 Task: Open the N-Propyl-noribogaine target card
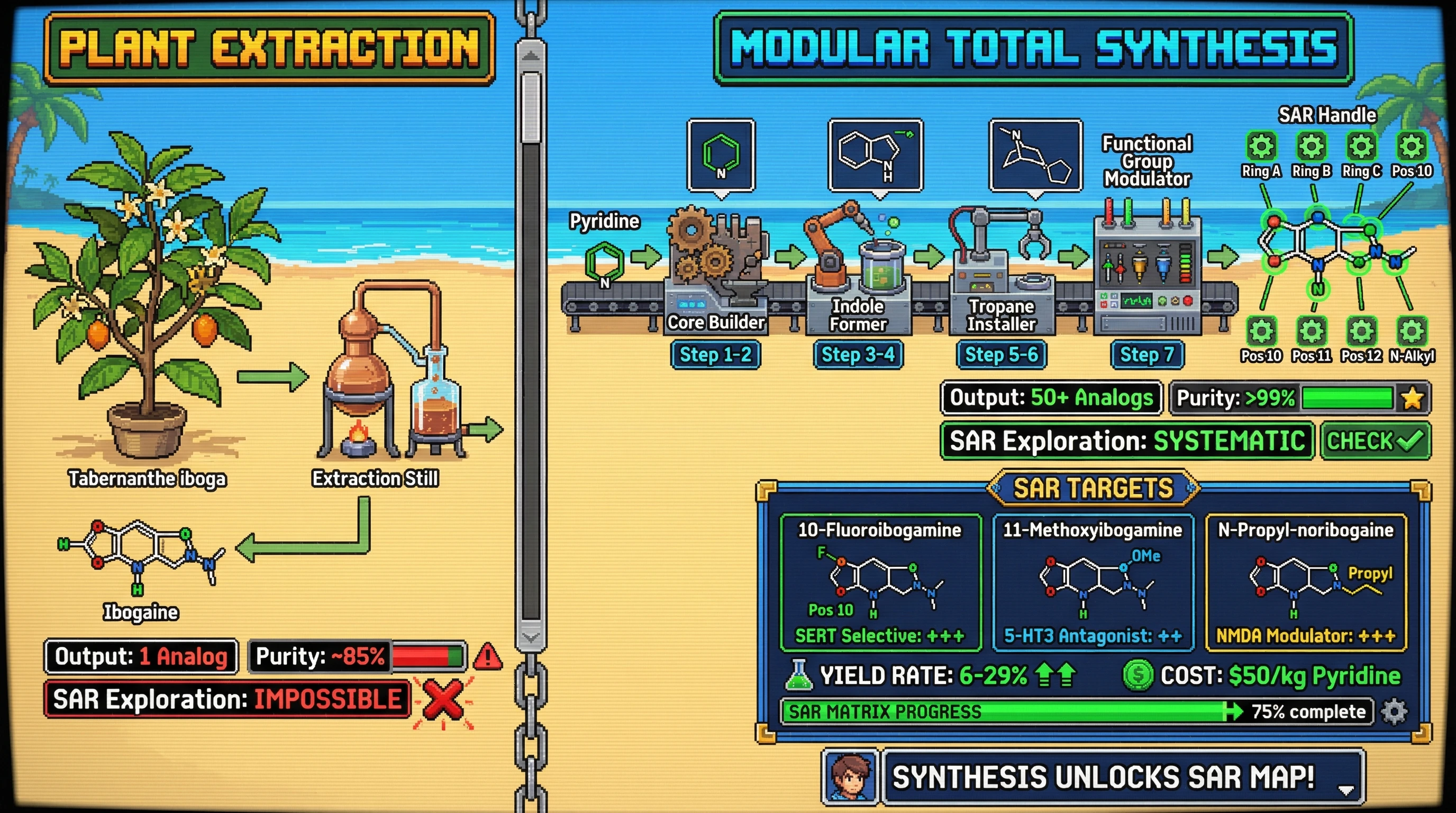(x=1306, y=582)
